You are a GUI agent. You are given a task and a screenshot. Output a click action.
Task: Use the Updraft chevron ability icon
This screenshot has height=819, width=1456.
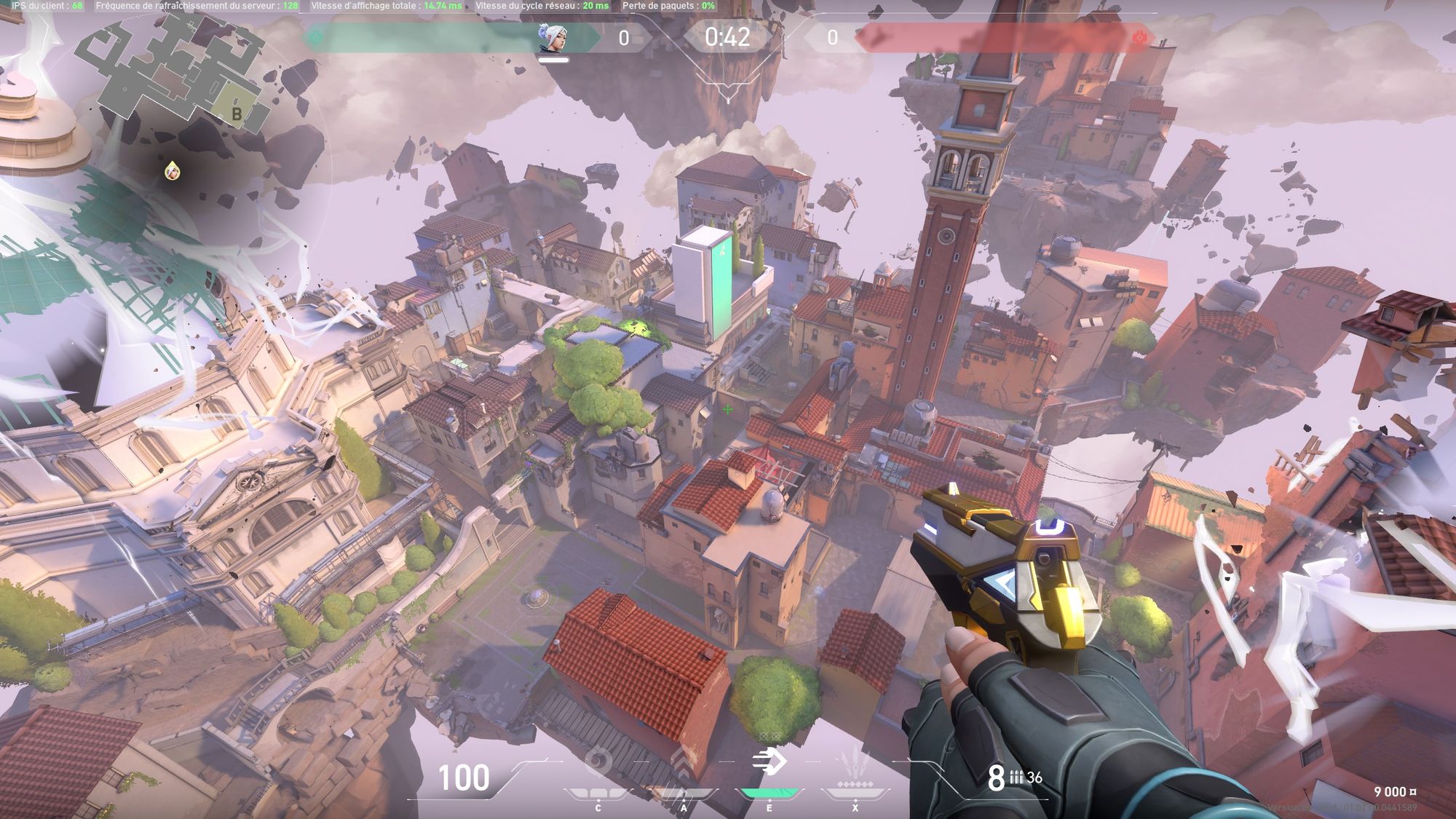tap(684, 763)
